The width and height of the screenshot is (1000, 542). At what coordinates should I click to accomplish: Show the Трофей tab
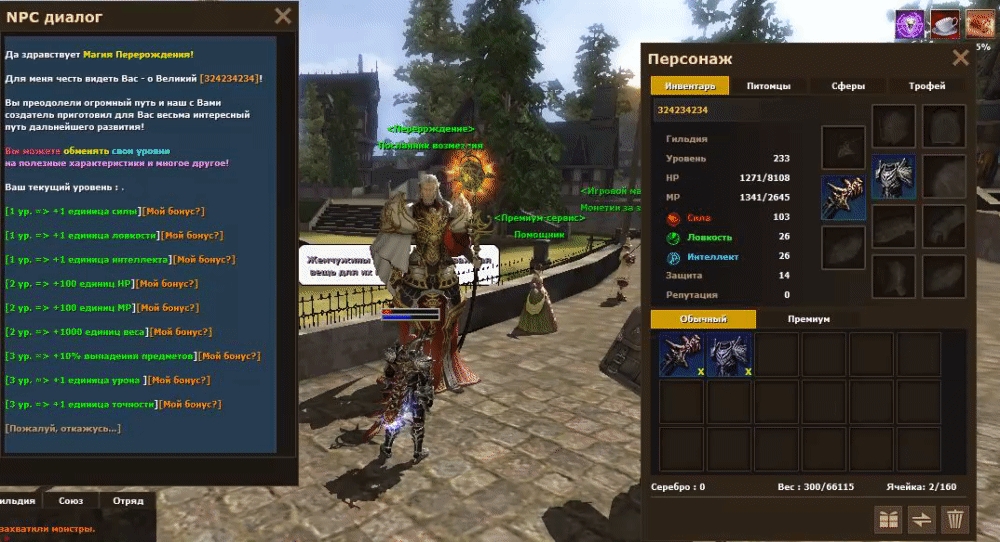point(927,86)
